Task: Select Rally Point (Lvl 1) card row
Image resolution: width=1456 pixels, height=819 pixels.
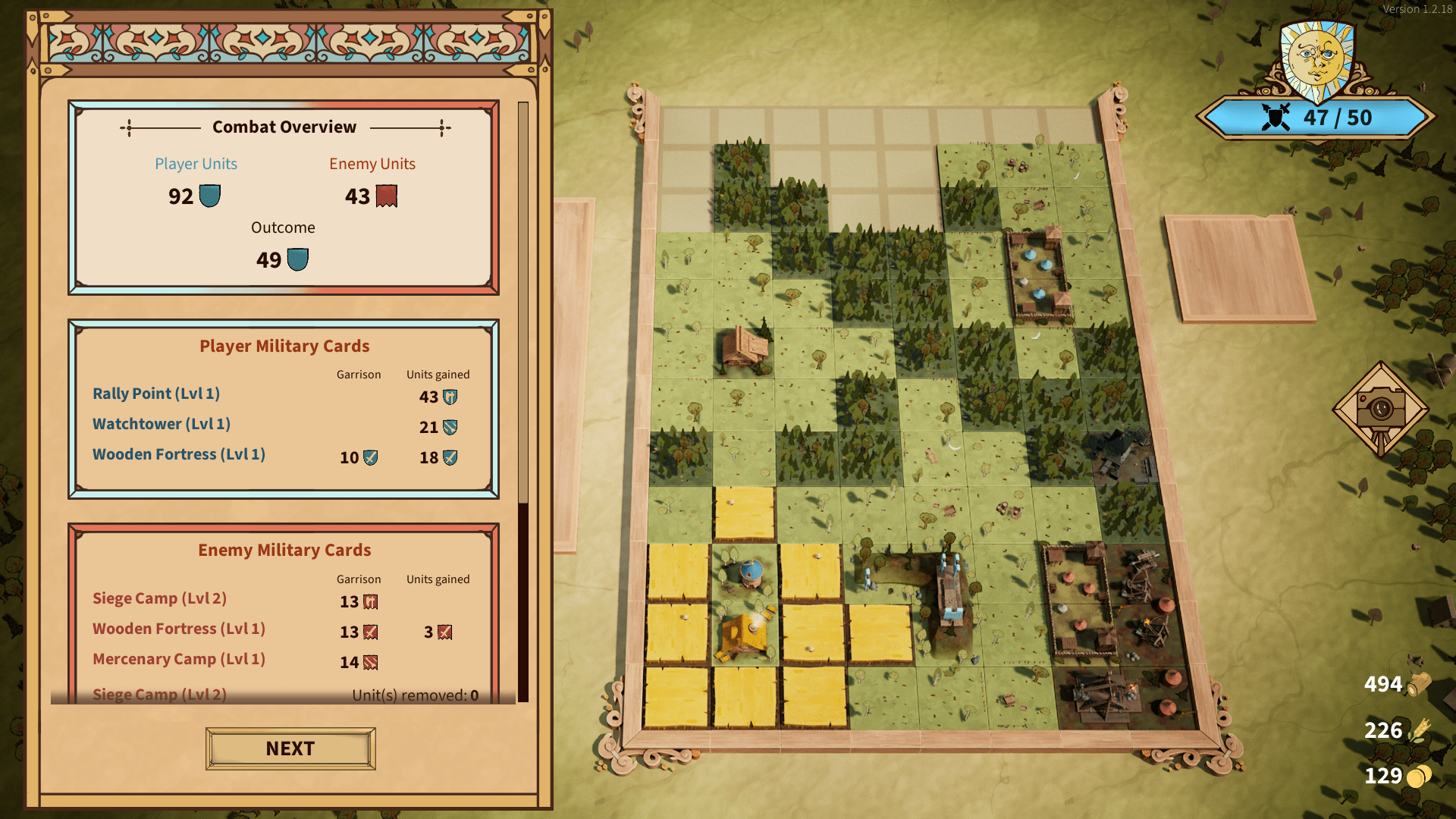Action: coord(156,394)
